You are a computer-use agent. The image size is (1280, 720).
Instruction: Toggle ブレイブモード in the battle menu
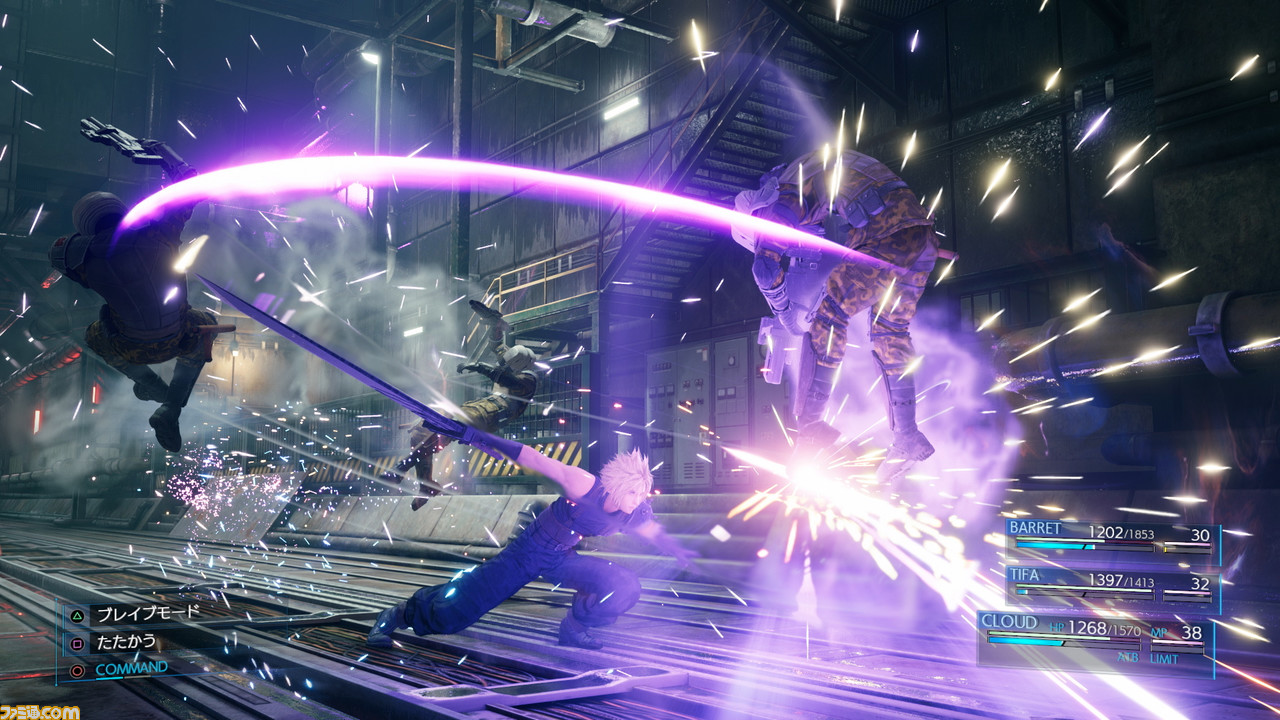tap(148, 611)
